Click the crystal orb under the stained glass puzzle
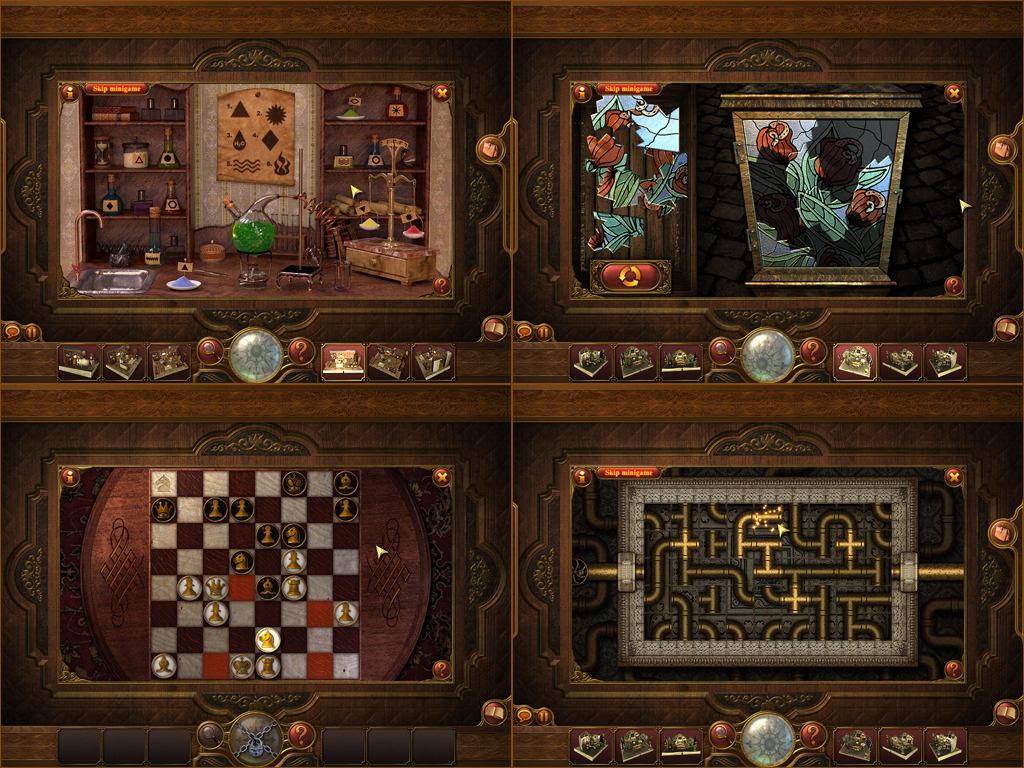The width and height of the screenshot is (1024, 768). coord(767,354)
